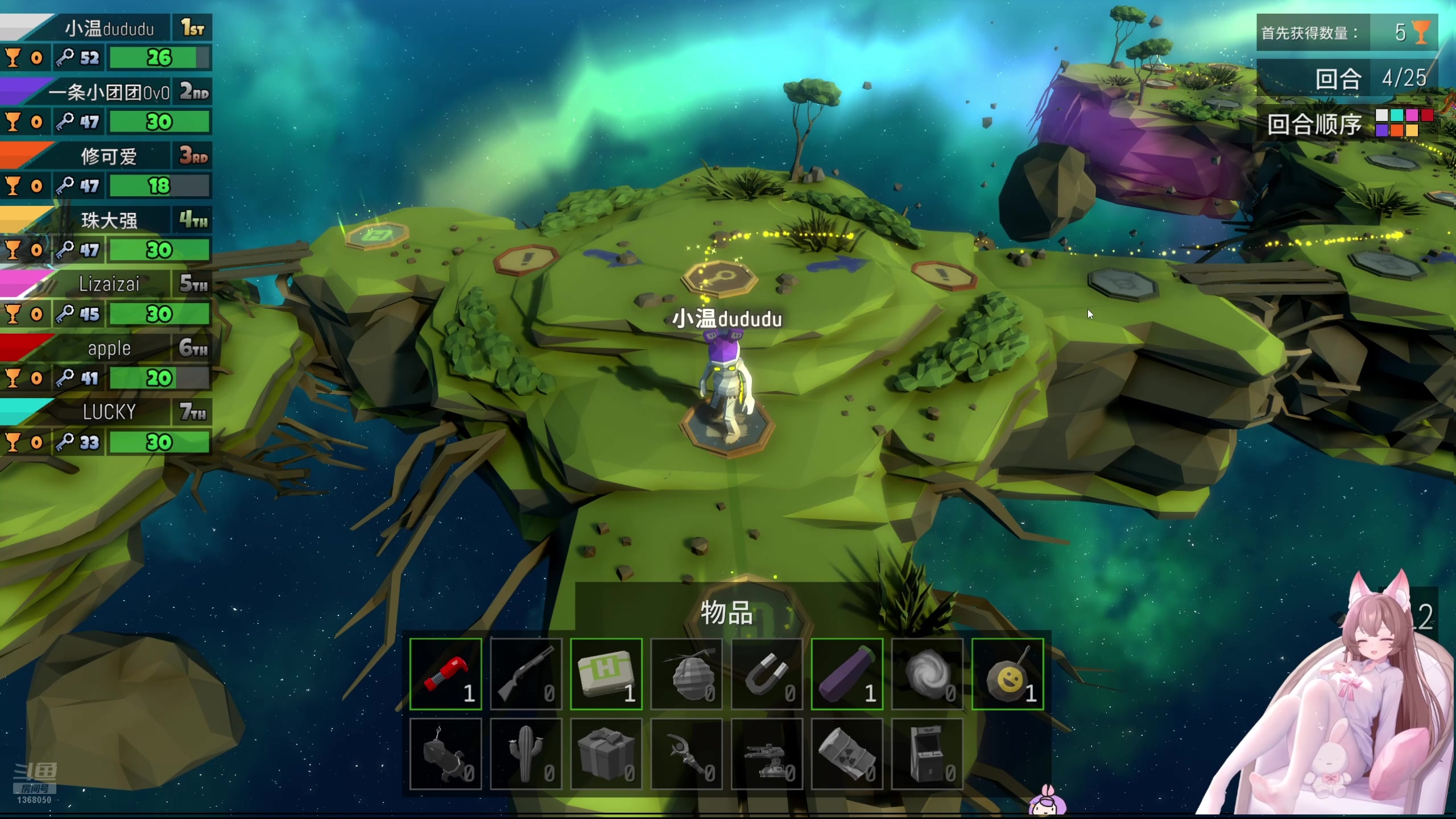Click the greyed-out shotgun item slot

[526, 674]
